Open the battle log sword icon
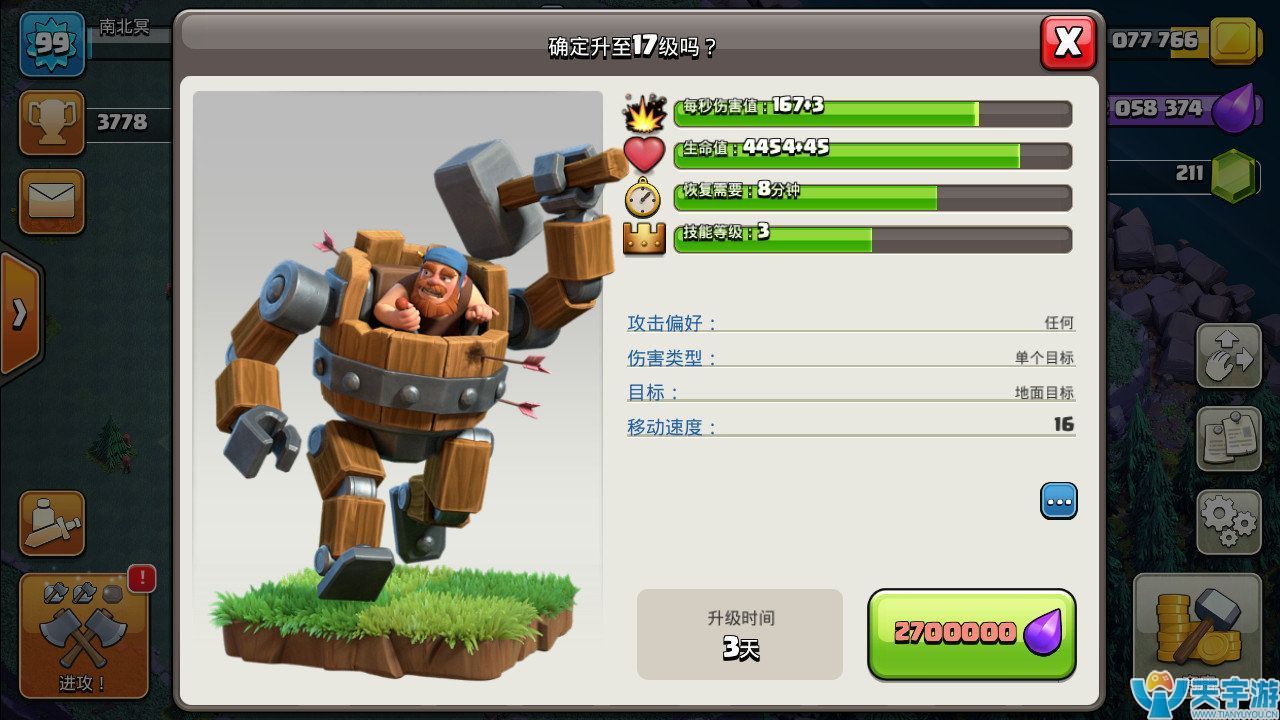Viewport: 1280px width, 720px height. coord(52,523)
